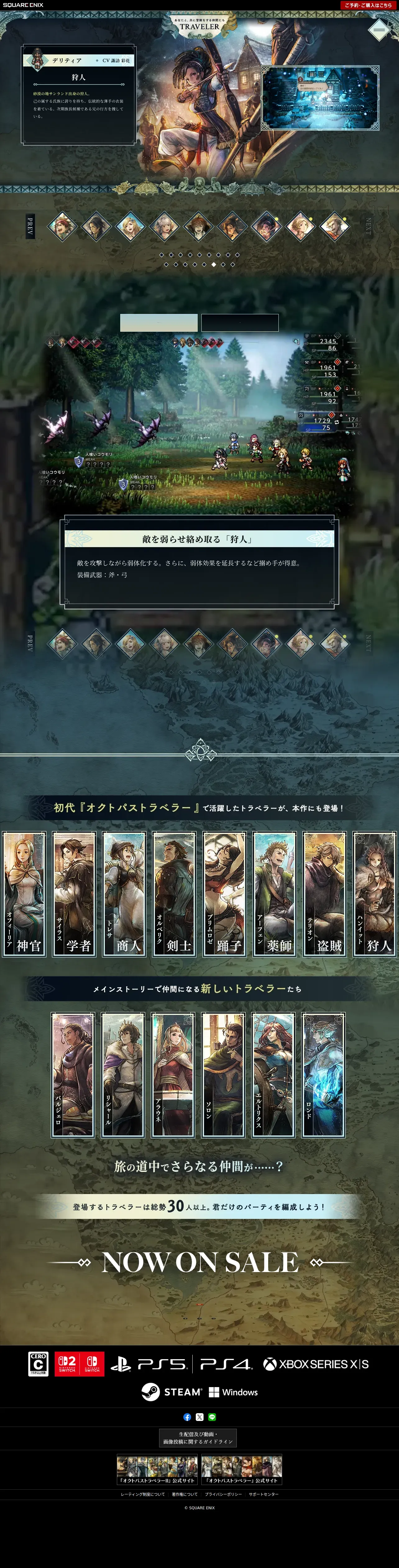Share the page on Facebook
This screenshot has height=1568, width=399.
click(x=187, y=1417)
